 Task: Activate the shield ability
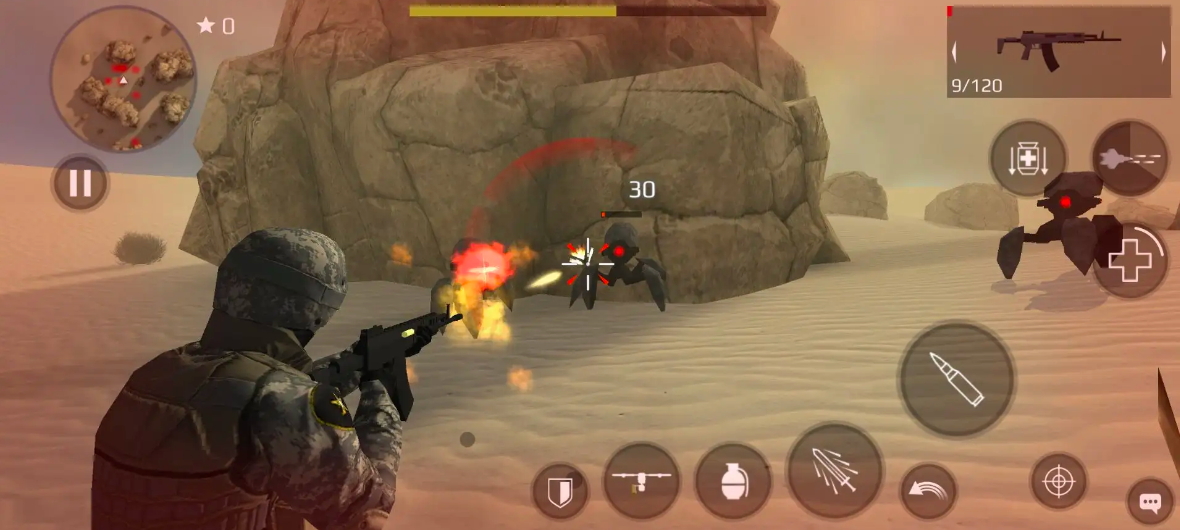[x=558, y=490]
